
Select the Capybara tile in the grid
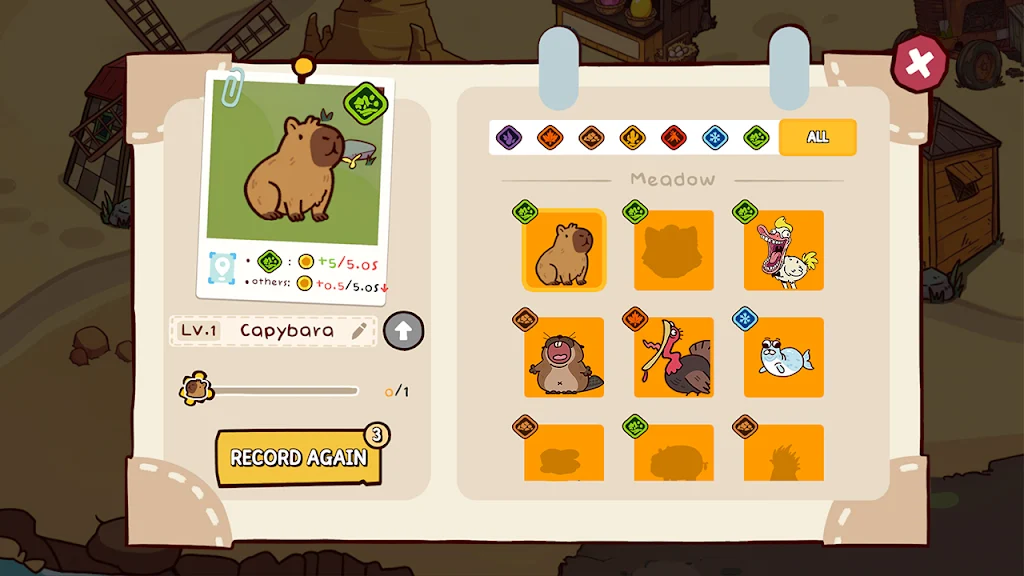[564, 251]
